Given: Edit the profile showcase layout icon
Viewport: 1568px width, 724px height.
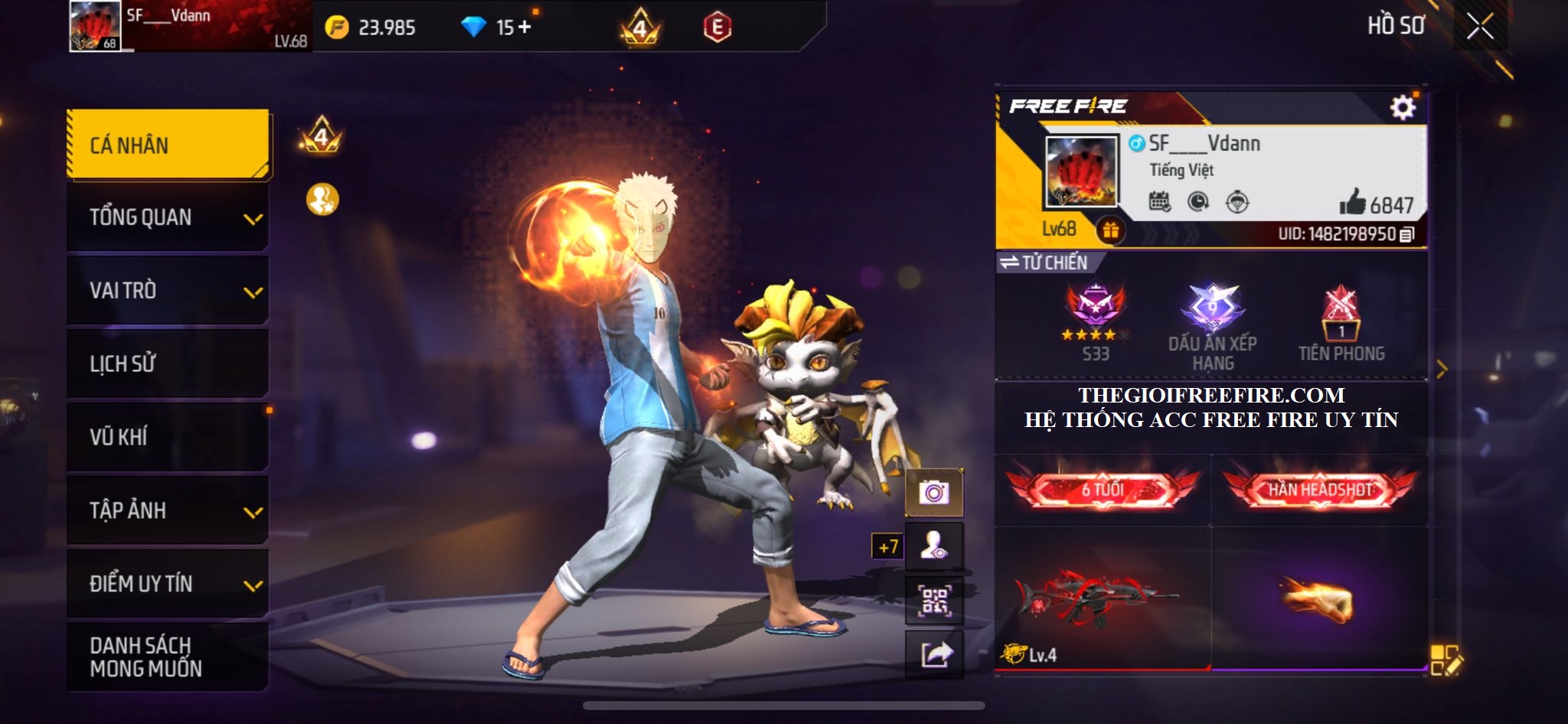Looking at the screenshot, I should click(x=1445, y=660).
